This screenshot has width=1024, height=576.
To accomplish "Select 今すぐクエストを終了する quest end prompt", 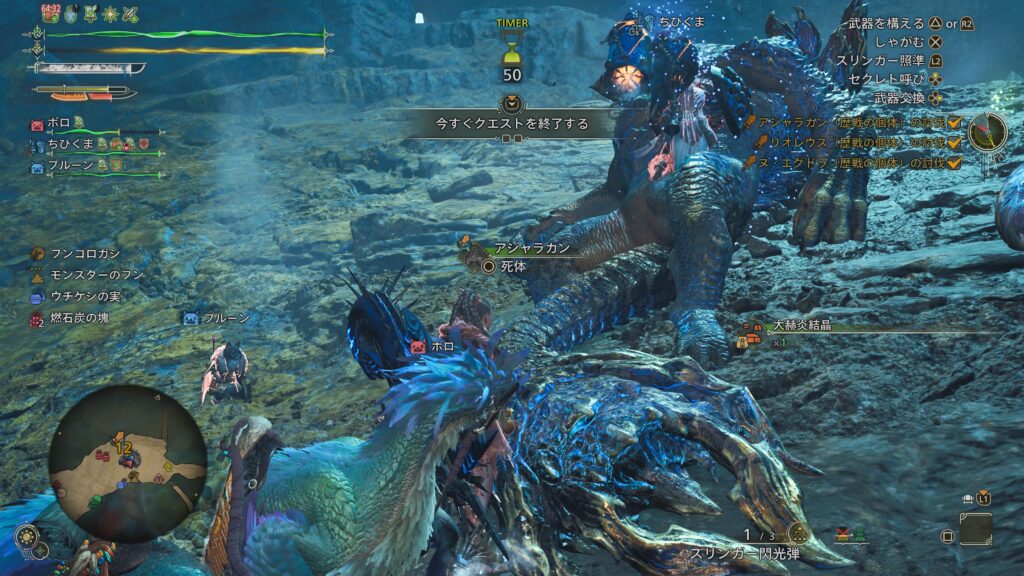I will tap(511, 124).
